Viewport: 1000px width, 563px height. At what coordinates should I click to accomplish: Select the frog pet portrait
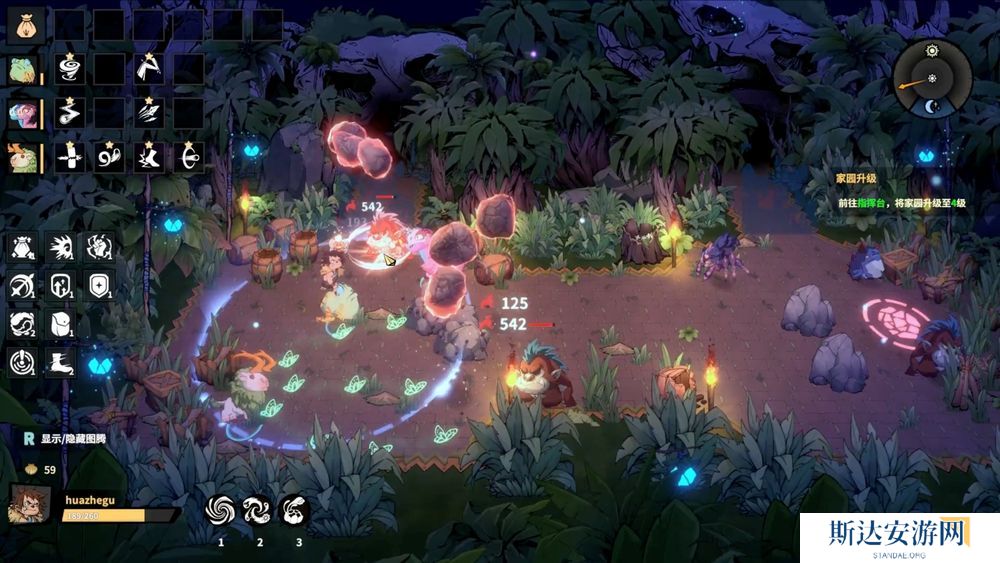(24, 69)
